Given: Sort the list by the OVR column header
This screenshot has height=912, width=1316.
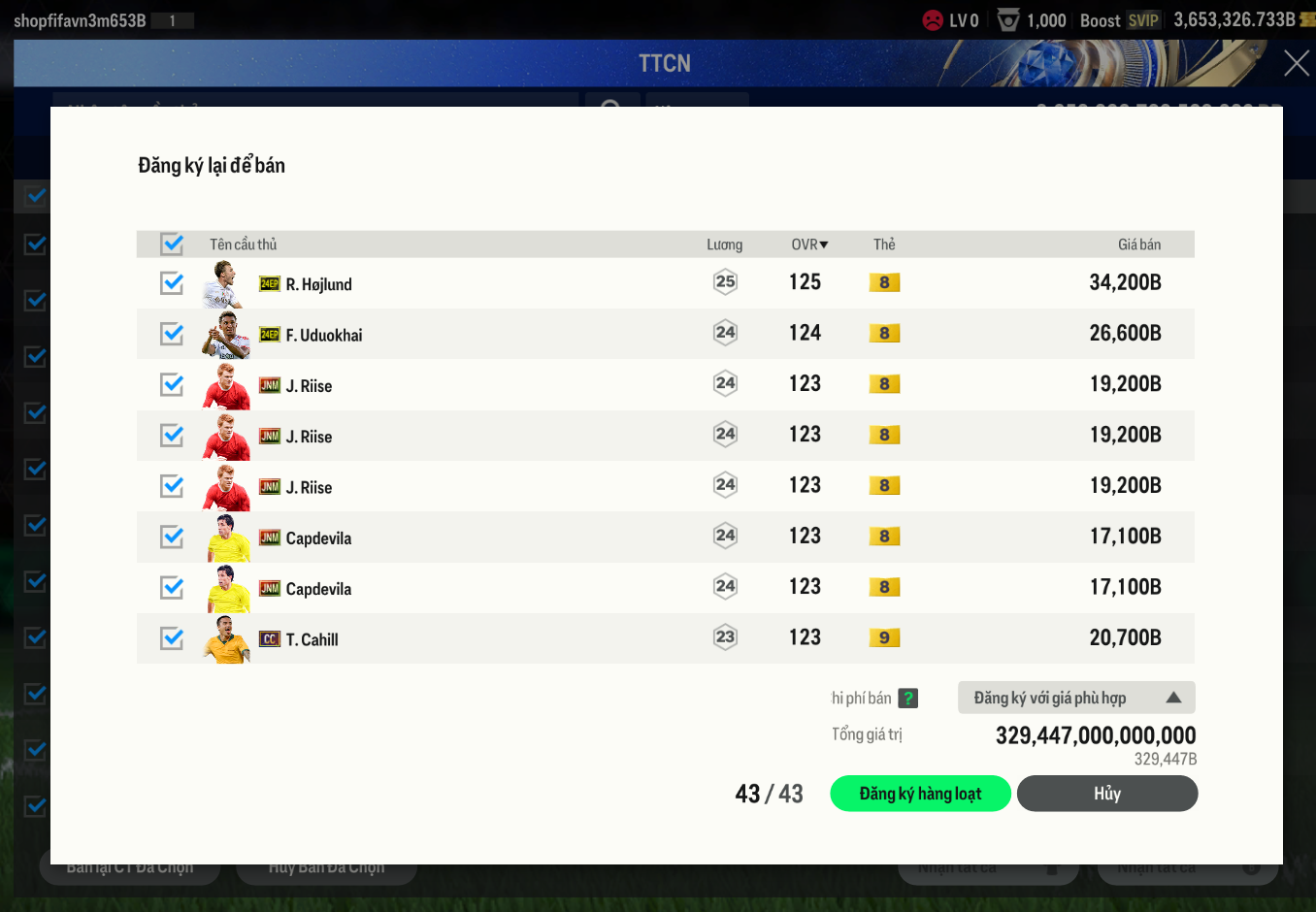Looking at the screenshot, I should pyautogui.click(x=808, y=244).
